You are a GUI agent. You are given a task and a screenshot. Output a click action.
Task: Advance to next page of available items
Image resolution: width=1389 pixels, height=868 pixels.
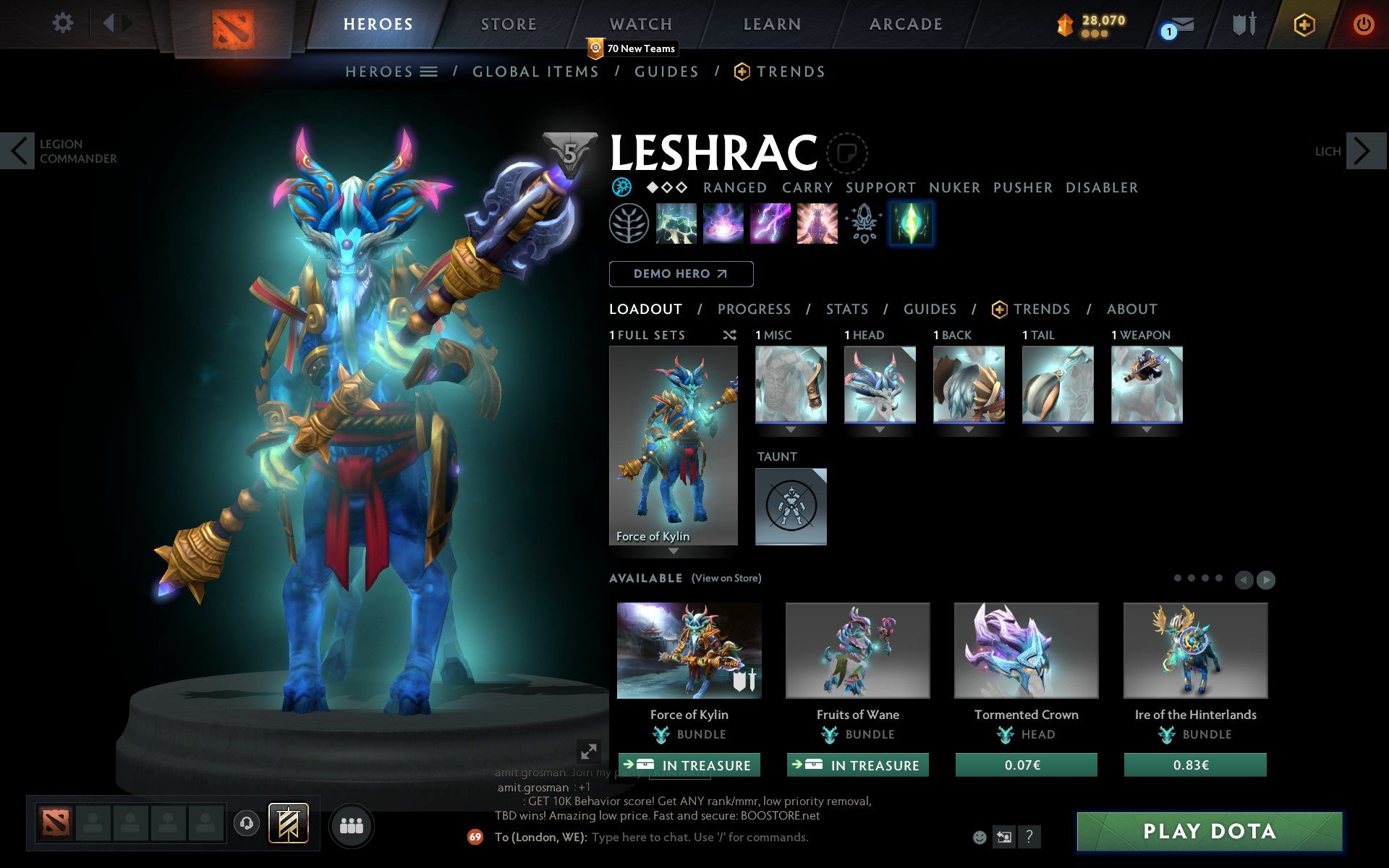pos(1265,579)
